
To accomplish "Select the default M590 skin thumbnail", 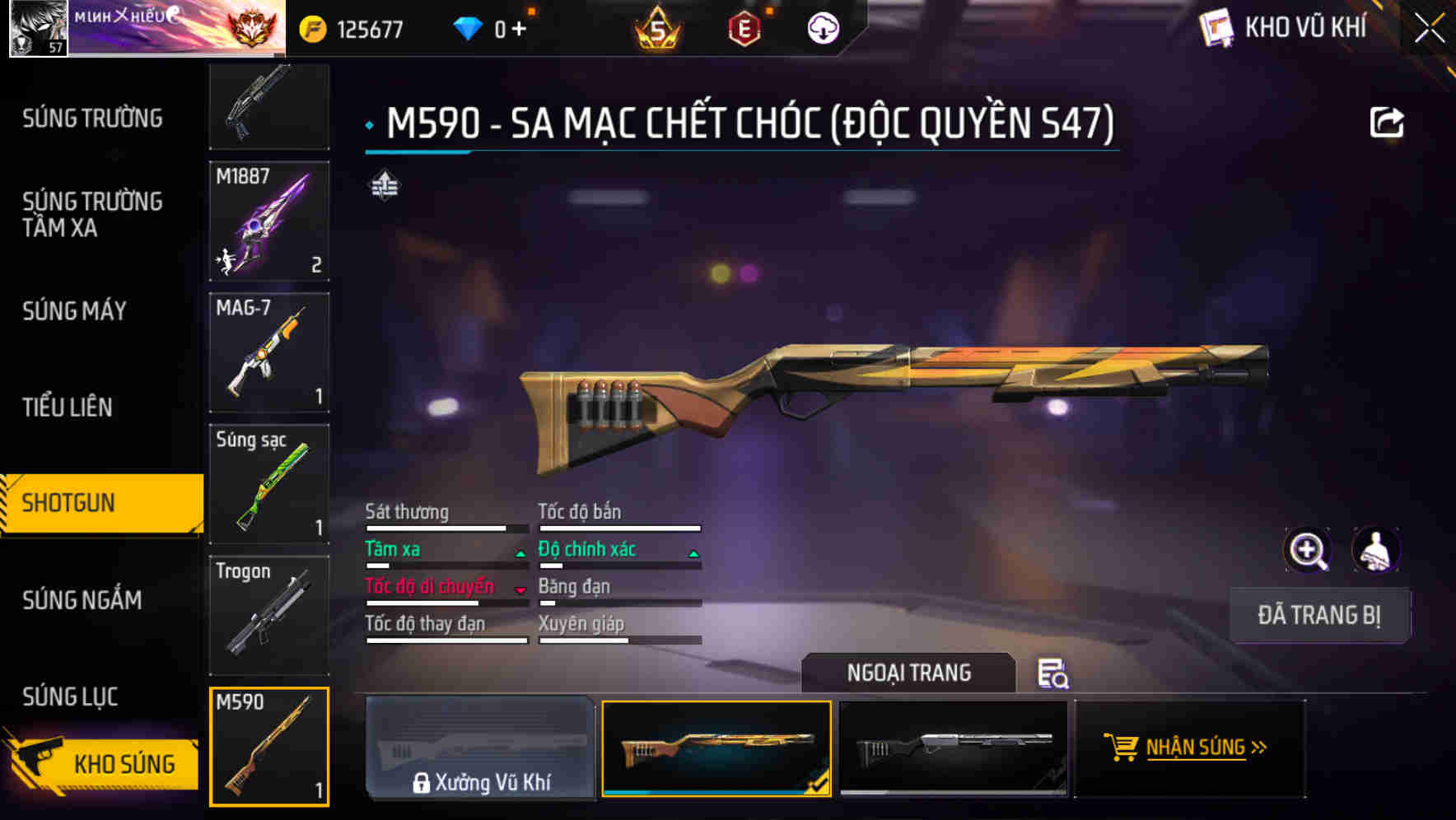I will 955,749.
